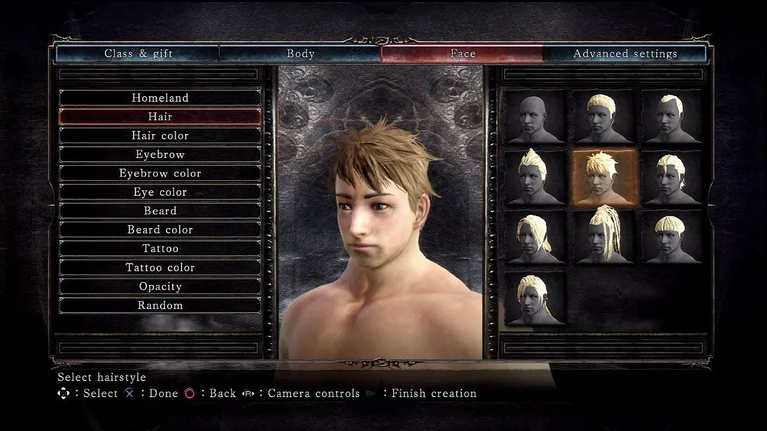
Task: Choose the Random menu entry
Action: coord(160,305)
